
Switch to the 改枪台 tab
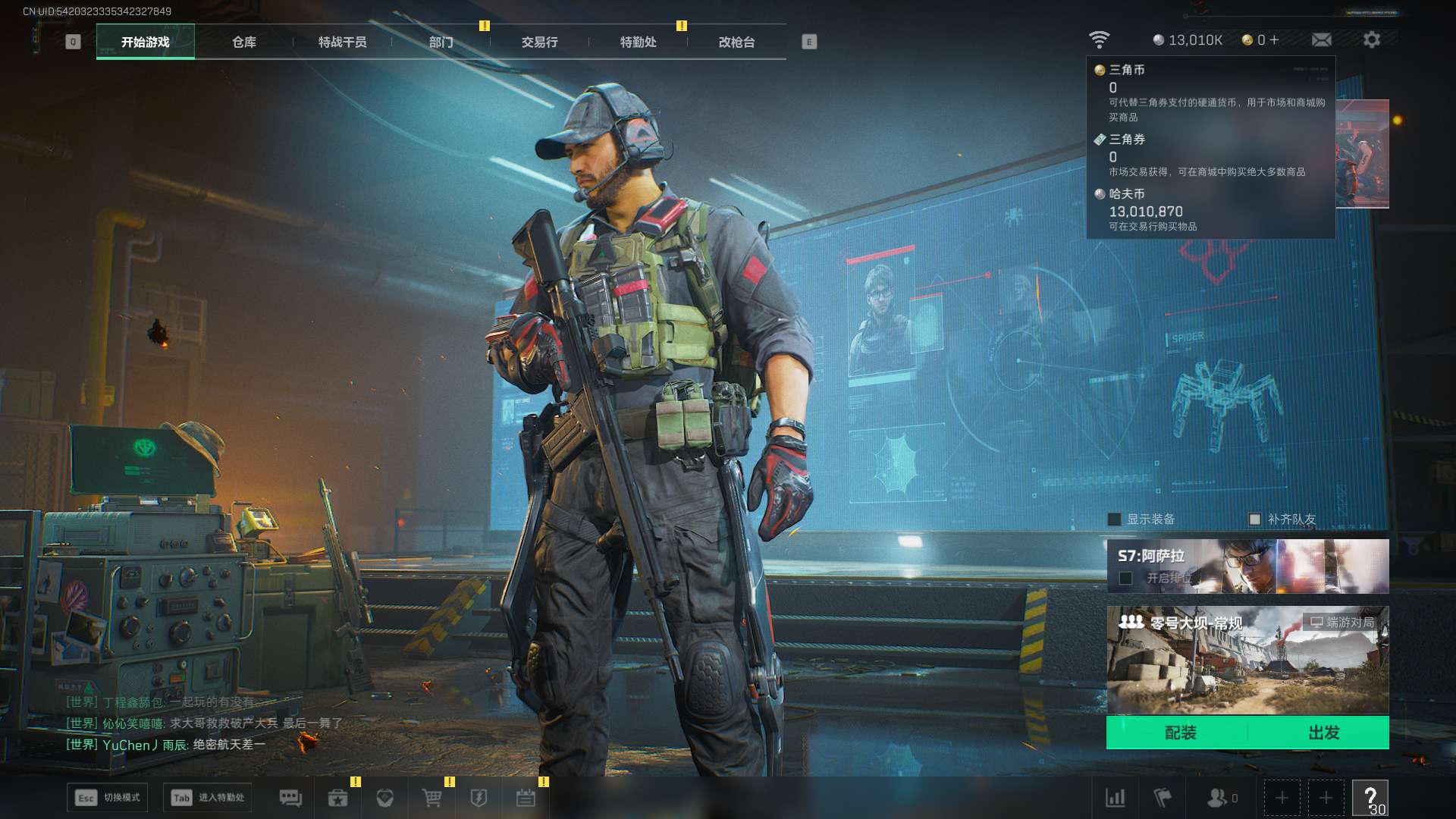point(736,42)
